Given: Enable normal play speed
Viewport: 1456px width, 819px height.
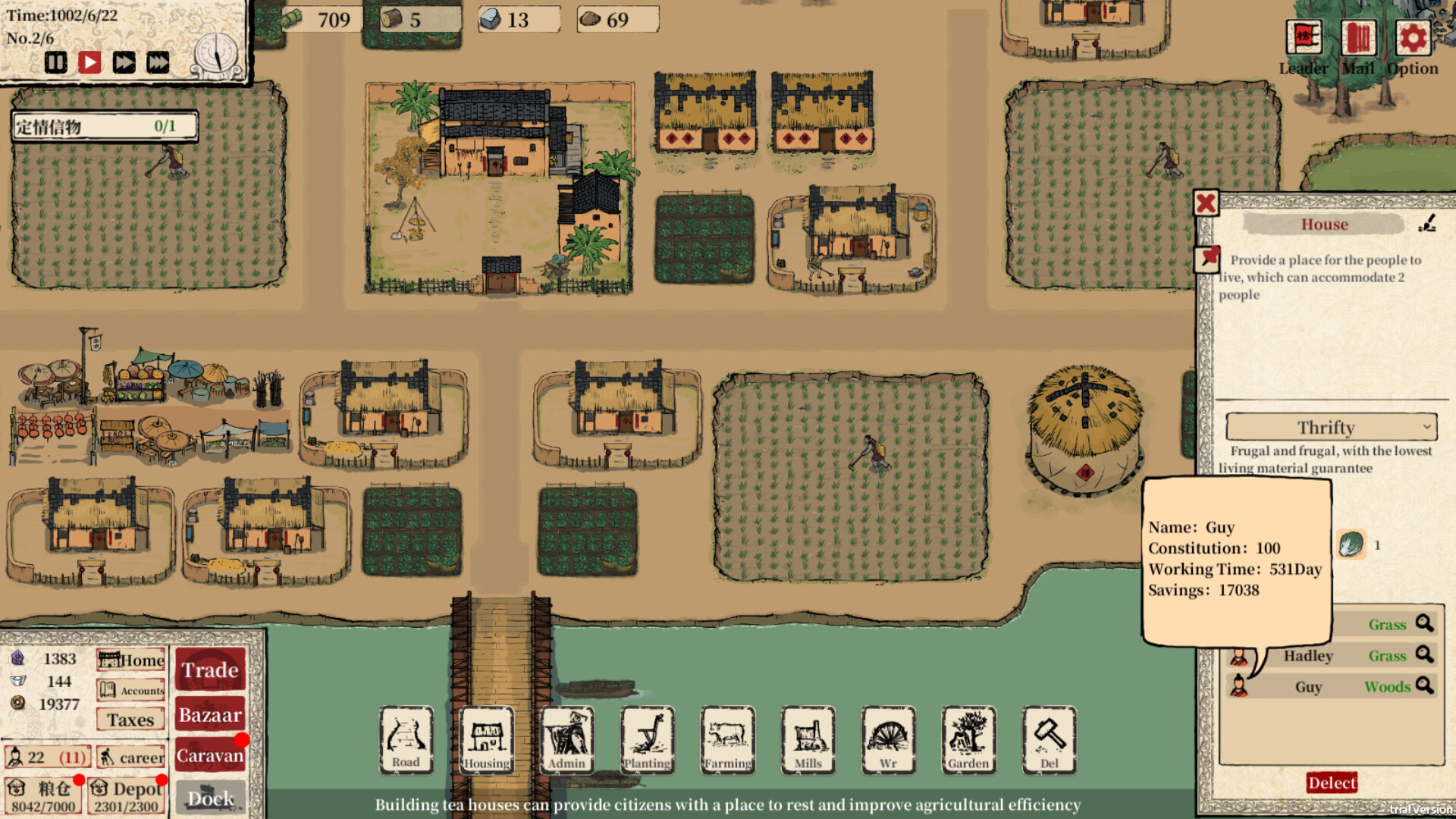Looking at the screenshot, I should pyautogui.click(x=90, y=62).
